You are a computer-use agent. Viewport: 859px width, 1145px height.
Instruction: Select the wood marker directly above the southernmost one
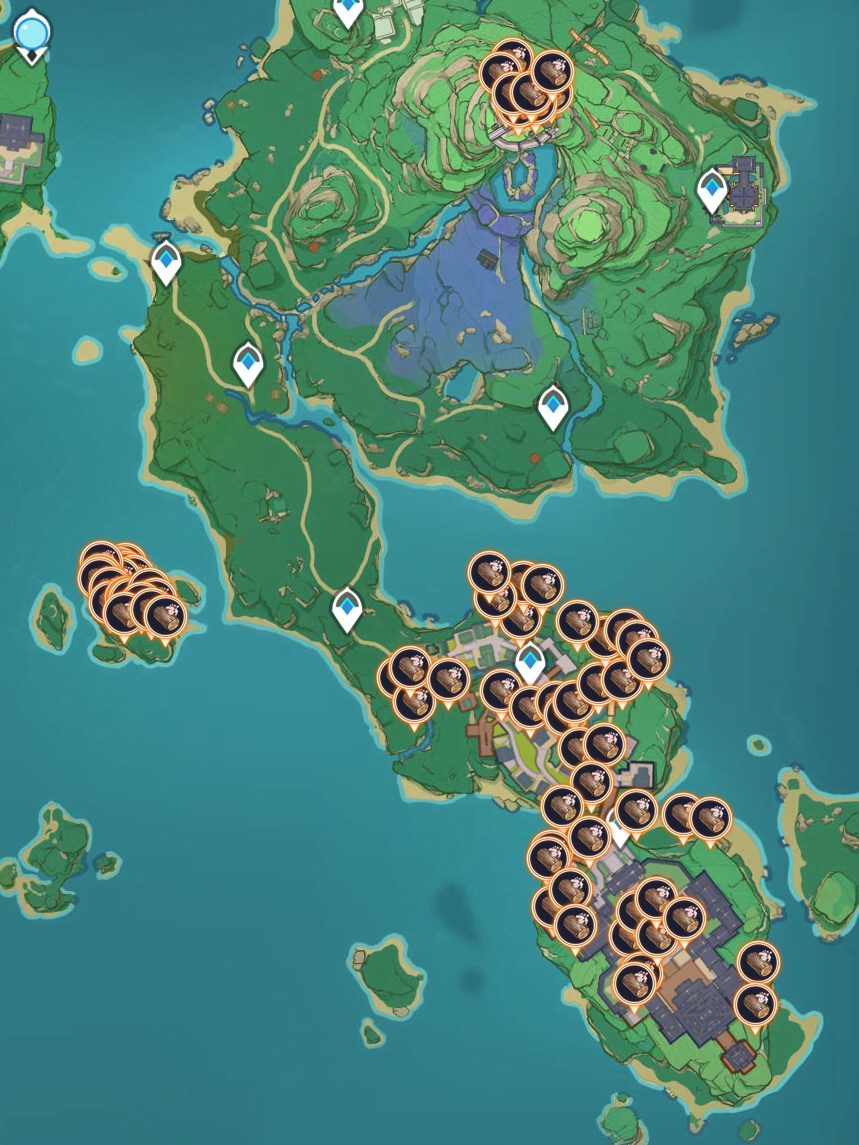click(759, 963)
